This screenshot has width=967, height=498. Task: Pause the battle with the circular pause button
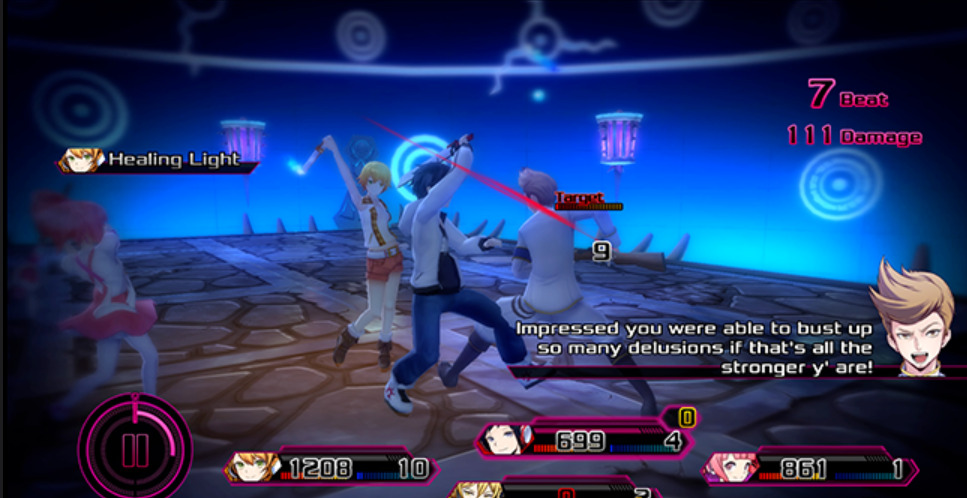click(x=135, y=446)
